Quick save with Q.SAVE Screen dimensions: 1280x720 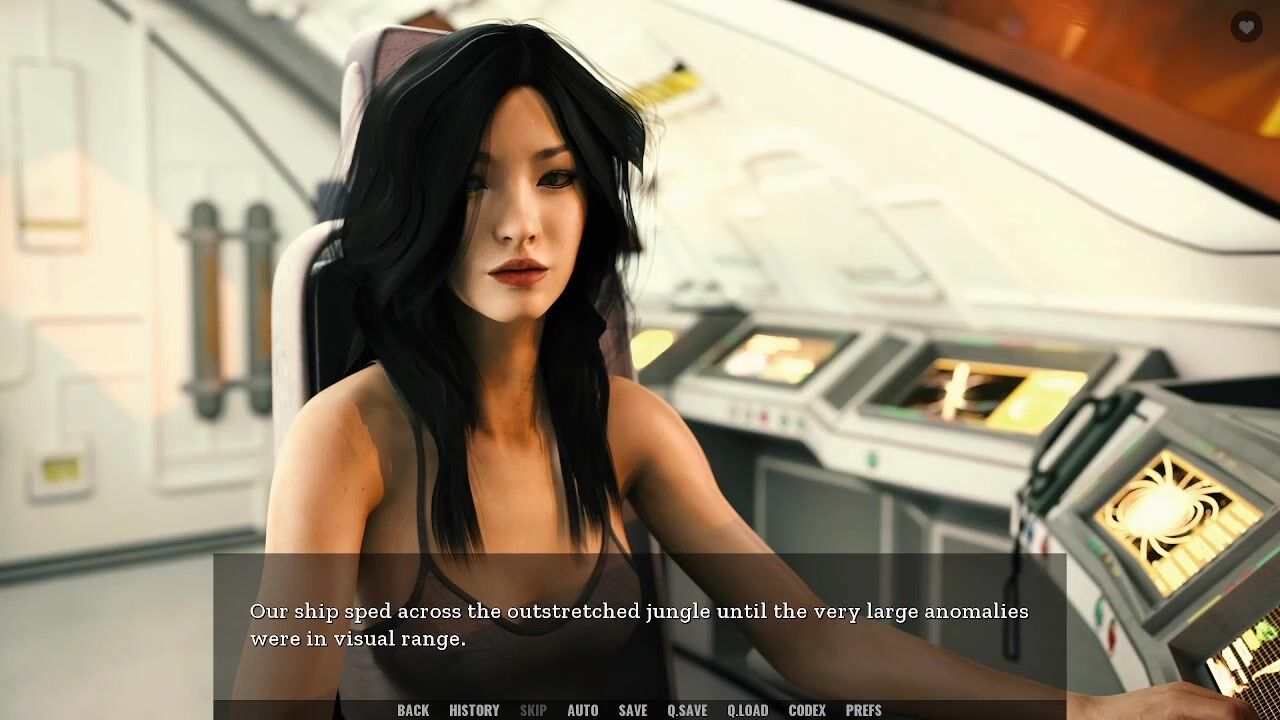click(x=687, y=710)
